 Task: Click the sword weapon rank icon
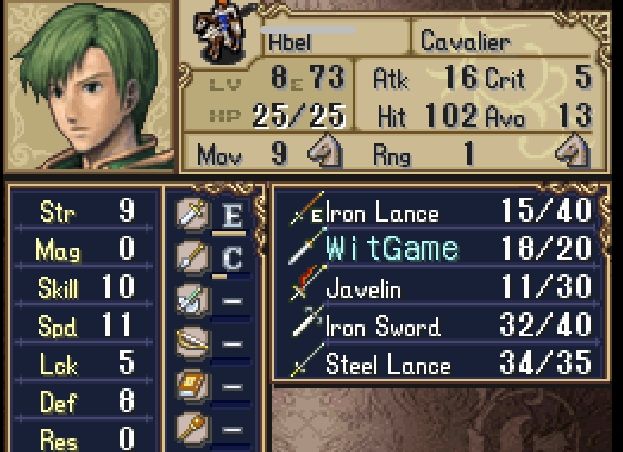pos(192,214)
